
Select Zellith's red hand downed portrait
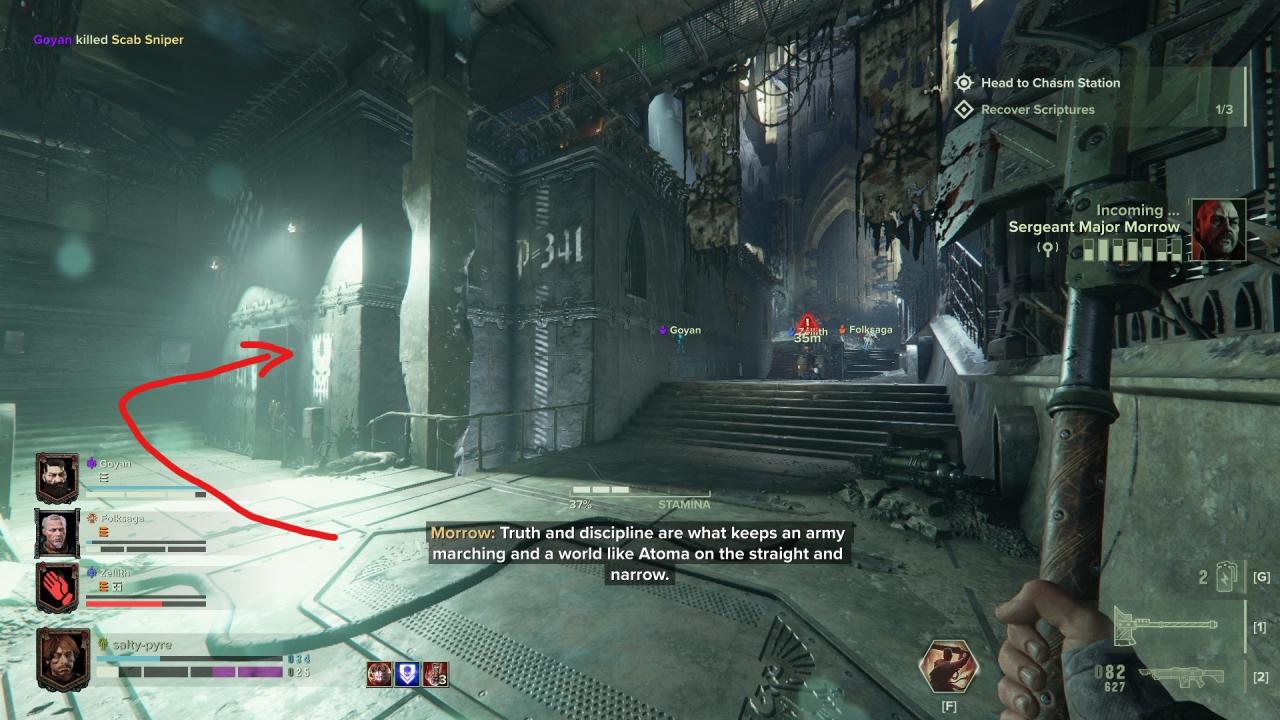[x=56, y=587]
